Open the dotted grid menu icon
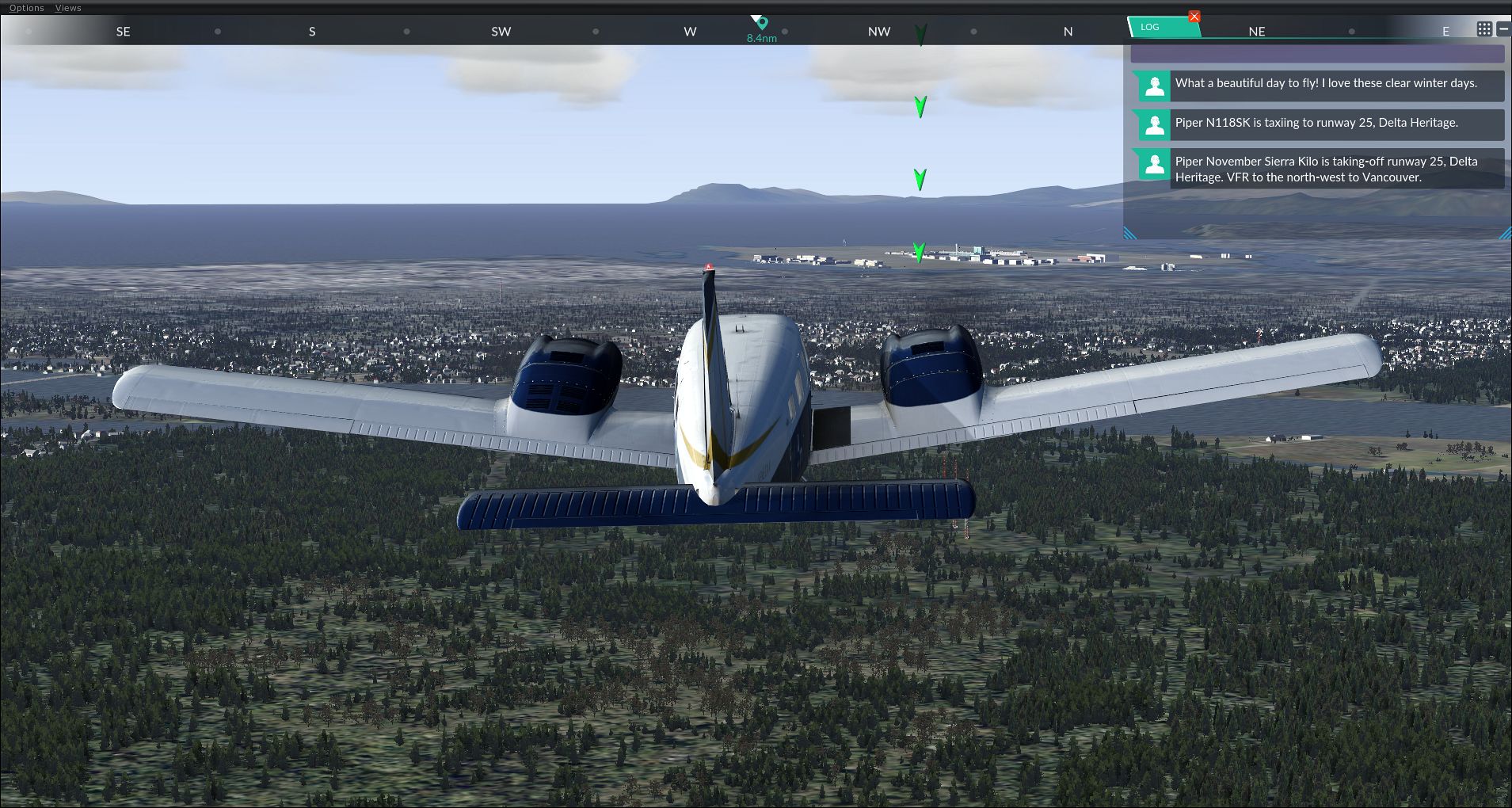Viewport: 1512px width, 808px height. 1484,29
